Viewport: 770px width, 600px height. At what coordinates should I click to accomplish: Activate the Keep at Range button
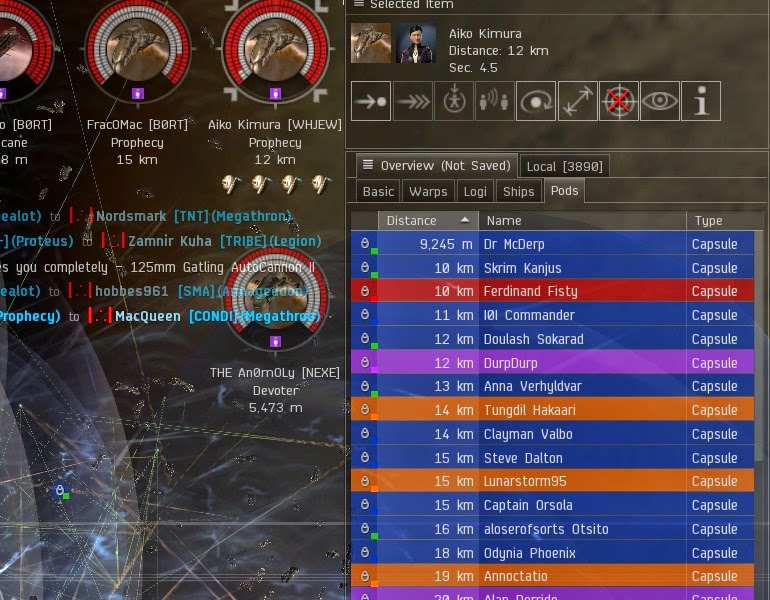(577, 102)
